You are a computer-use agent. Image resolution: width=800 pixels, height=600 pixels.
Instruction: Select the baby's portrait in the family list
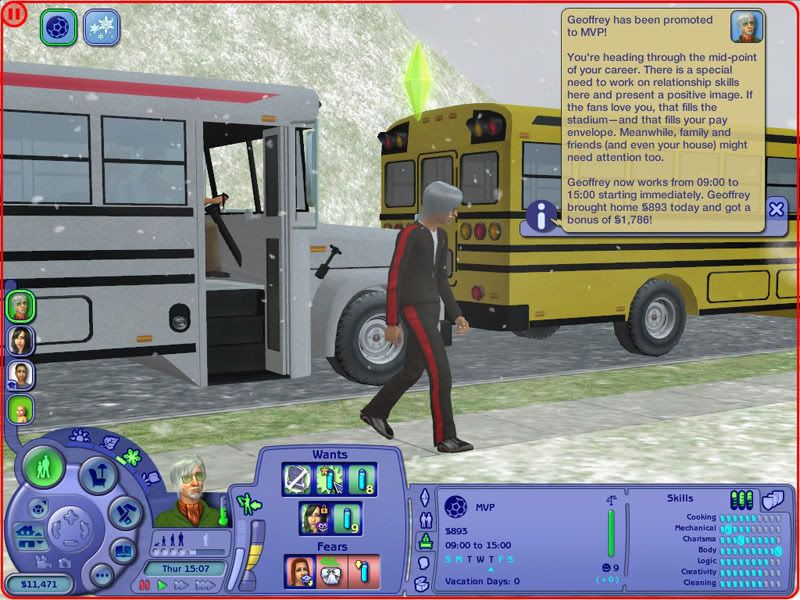21,409
